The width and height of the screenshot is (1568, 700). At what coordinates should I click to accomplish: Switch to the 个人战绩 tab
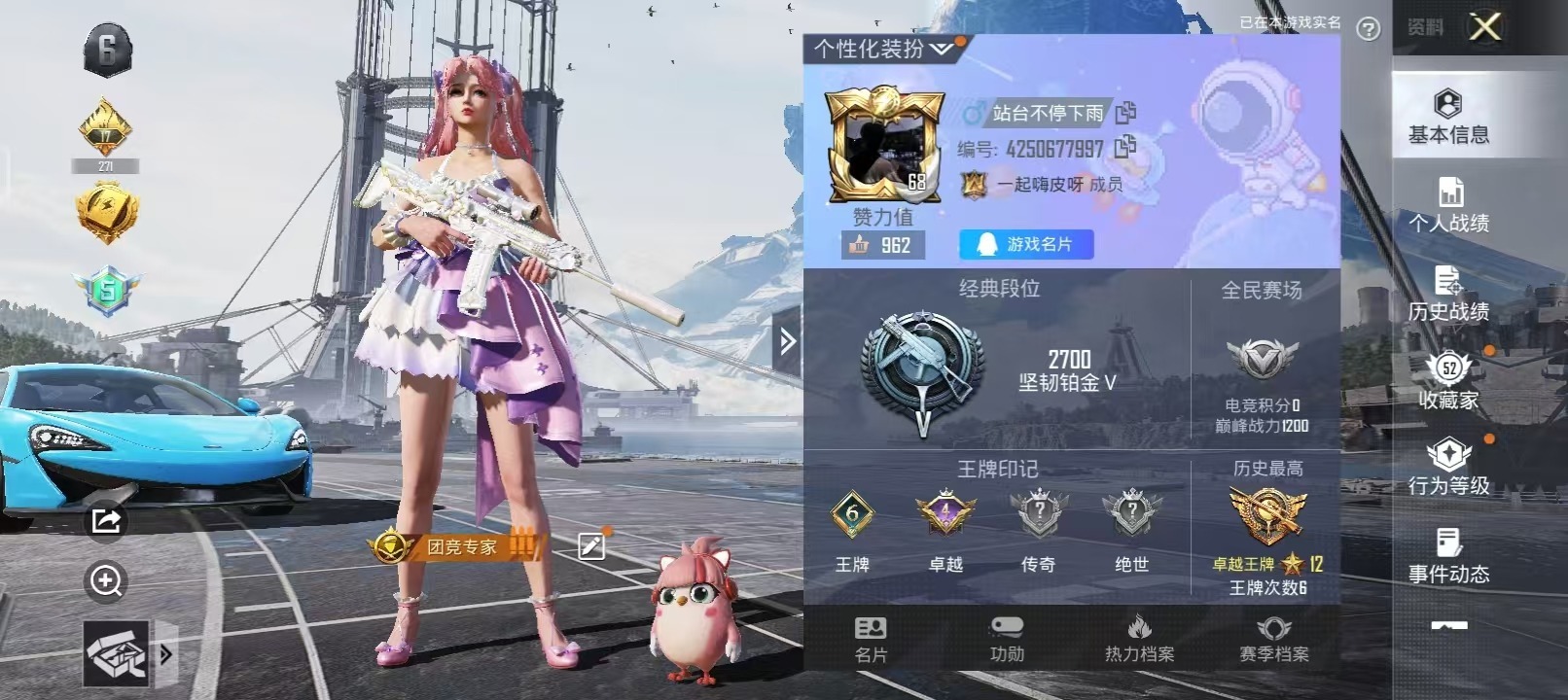1448,205
